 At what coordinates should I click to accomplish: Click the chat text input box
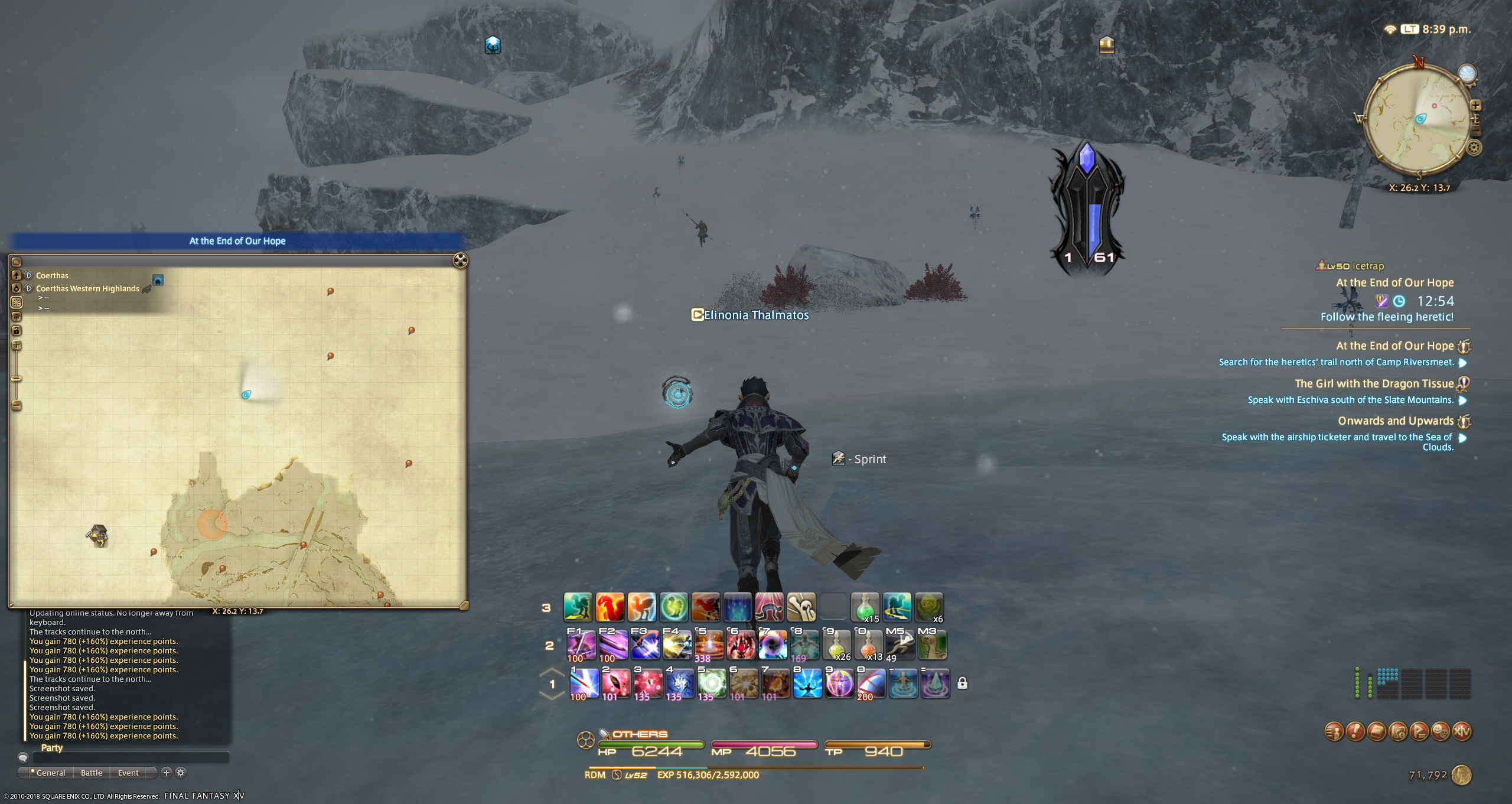pos(130,757)
